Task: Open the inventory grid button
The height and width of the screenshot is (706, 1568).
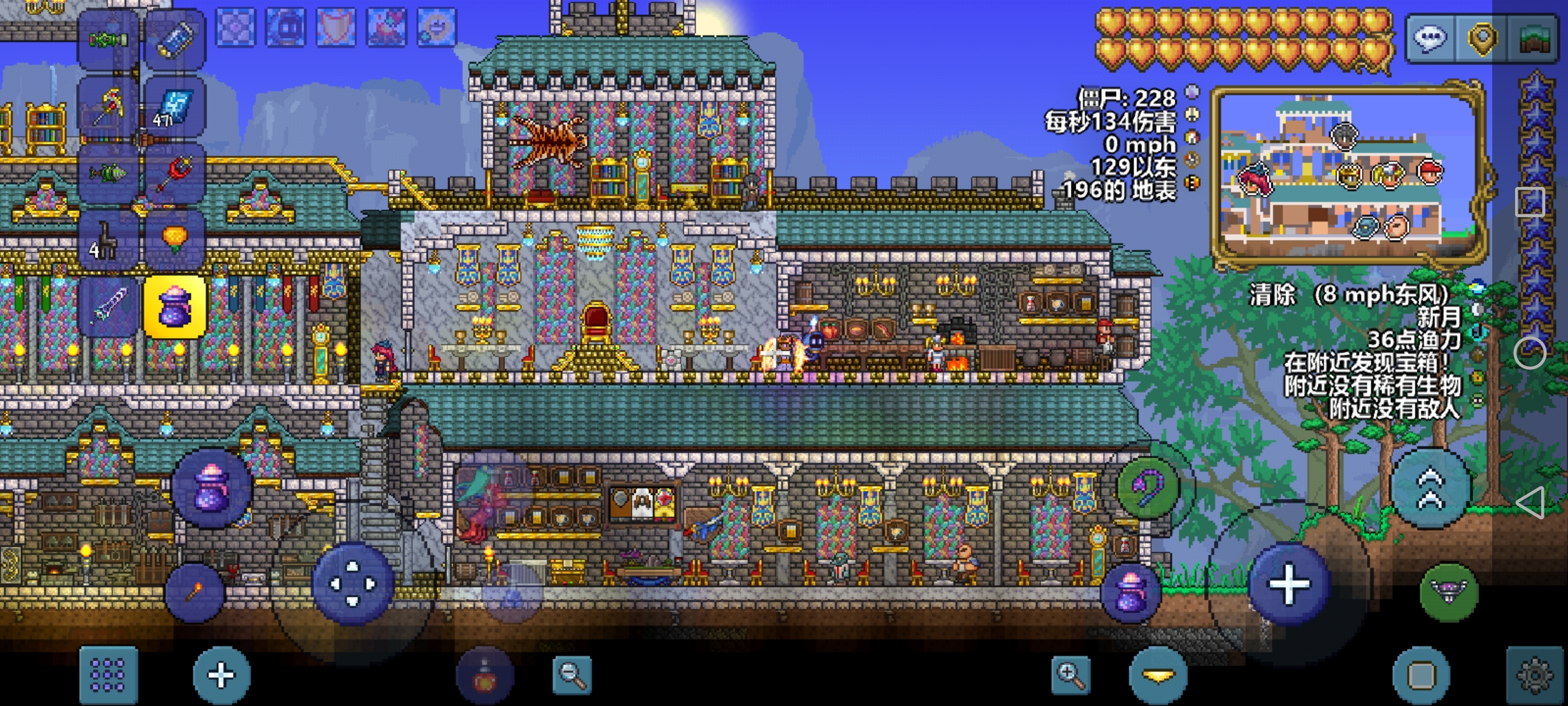Action: click(108, 675)
